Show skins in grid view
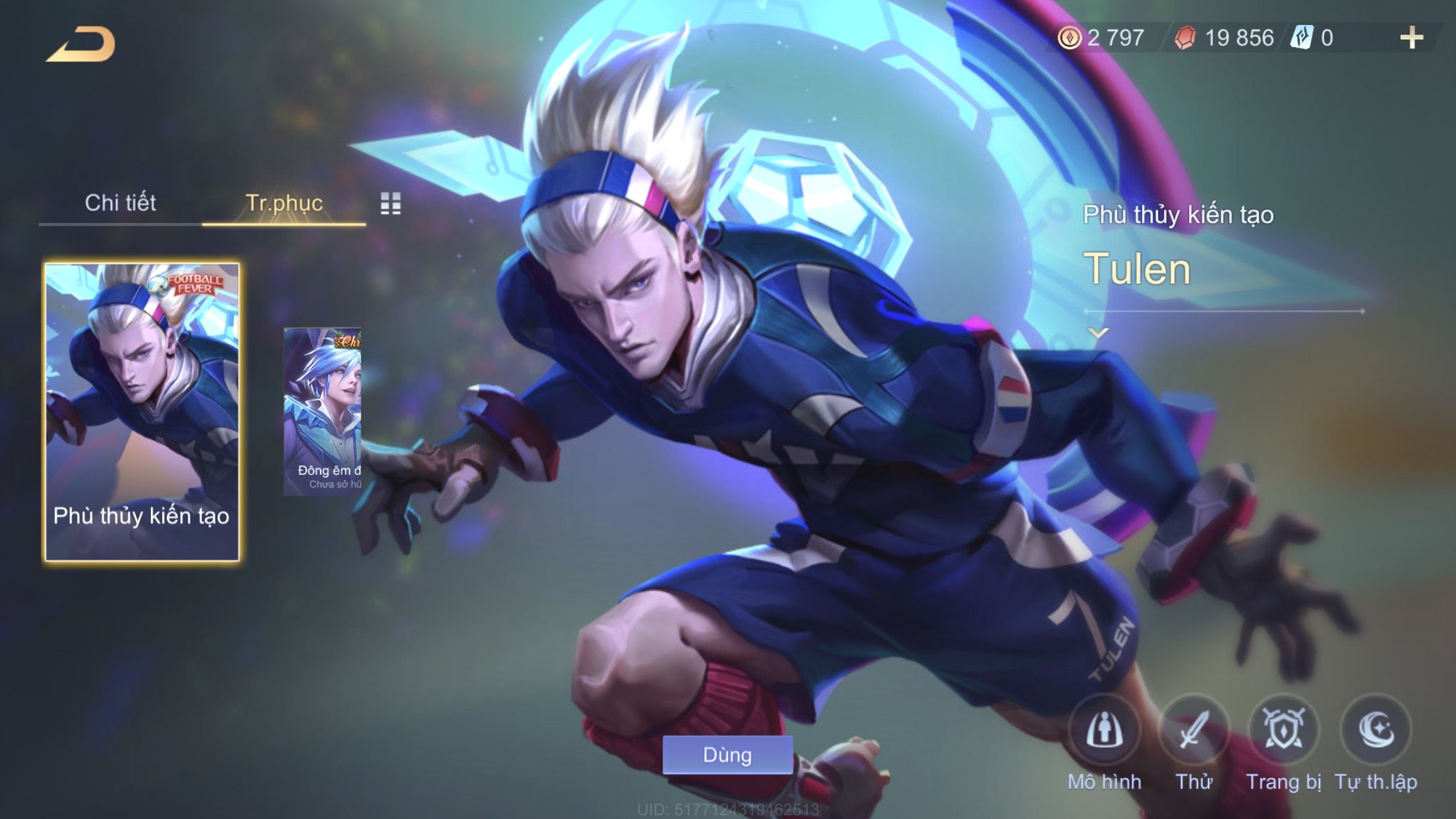This screenshot has width=1456, height=819. click(x=390, y=204)
